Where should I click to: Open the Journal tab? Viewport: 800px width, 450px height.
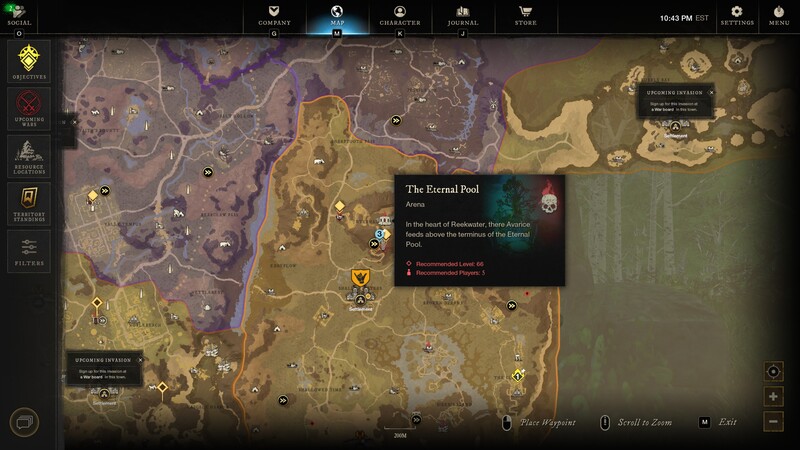pyautogui.click(x=462, y=15)
